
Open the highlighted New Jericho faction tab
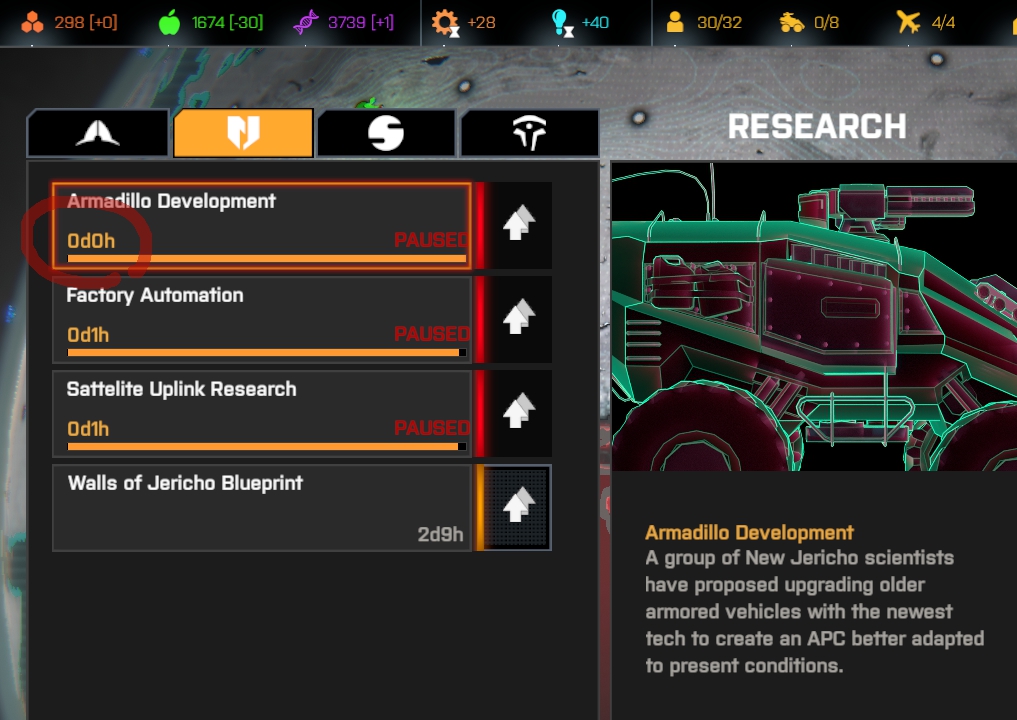tap(243, 134)
